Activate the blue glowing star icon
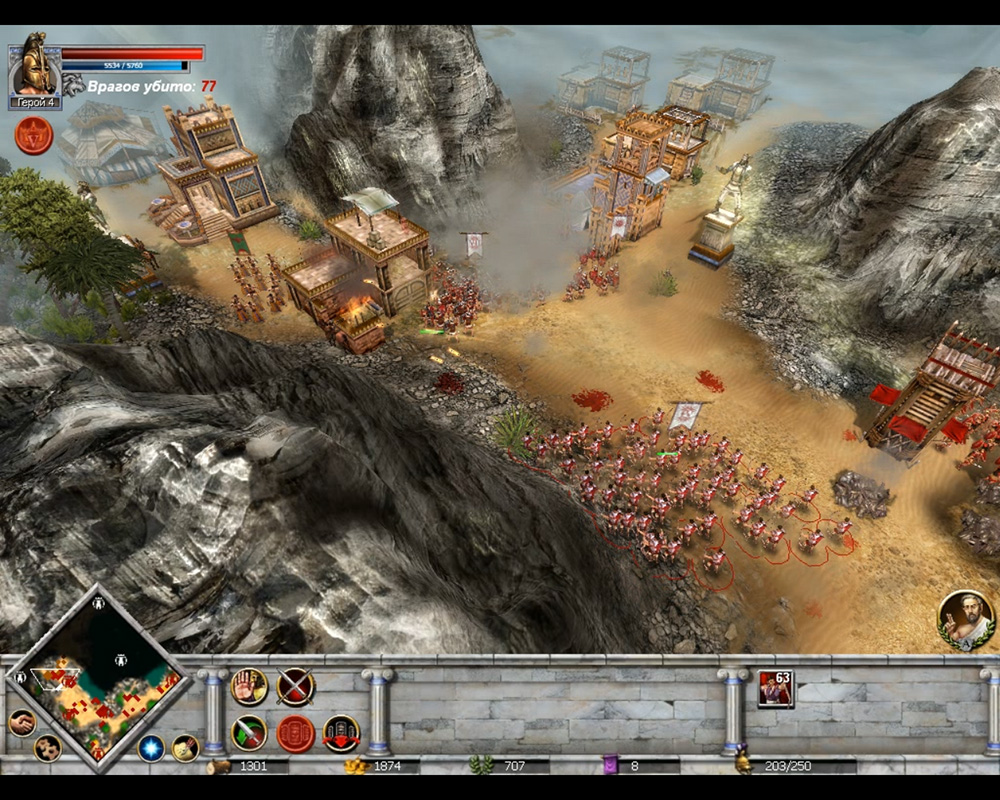Viewport: 1000px width, 800px height. pos(151,748)
